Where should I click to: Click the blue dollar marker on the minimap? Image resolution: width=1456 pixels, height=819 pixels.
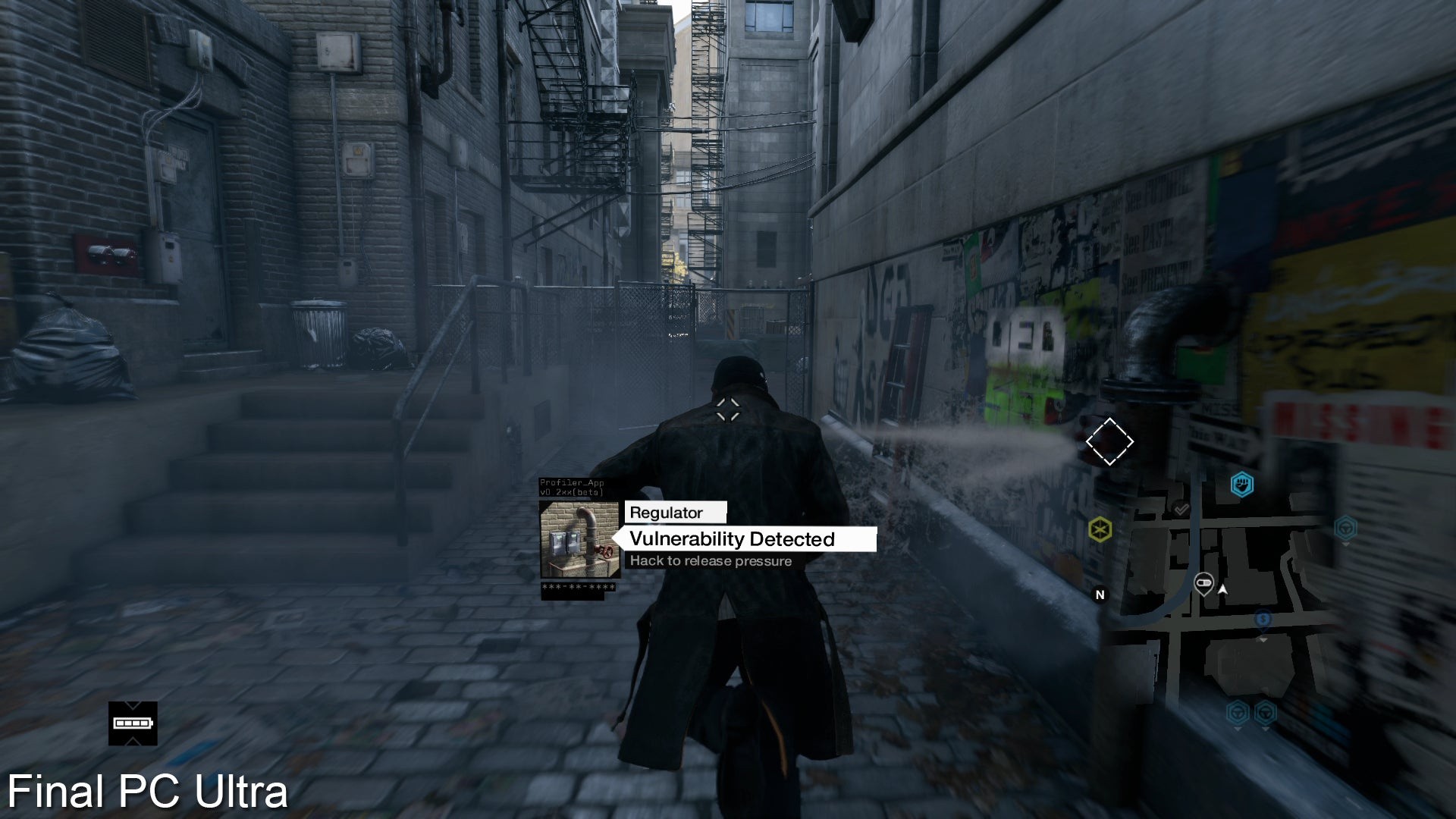point(1263,620)
